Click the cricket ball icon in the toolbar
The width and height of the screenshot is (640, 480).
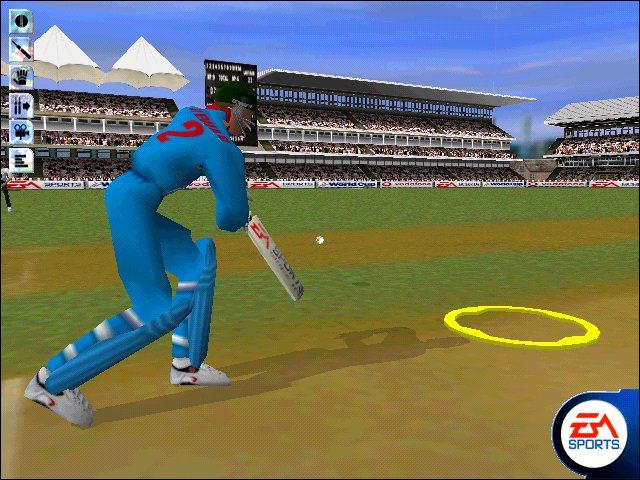pos(21,21)
